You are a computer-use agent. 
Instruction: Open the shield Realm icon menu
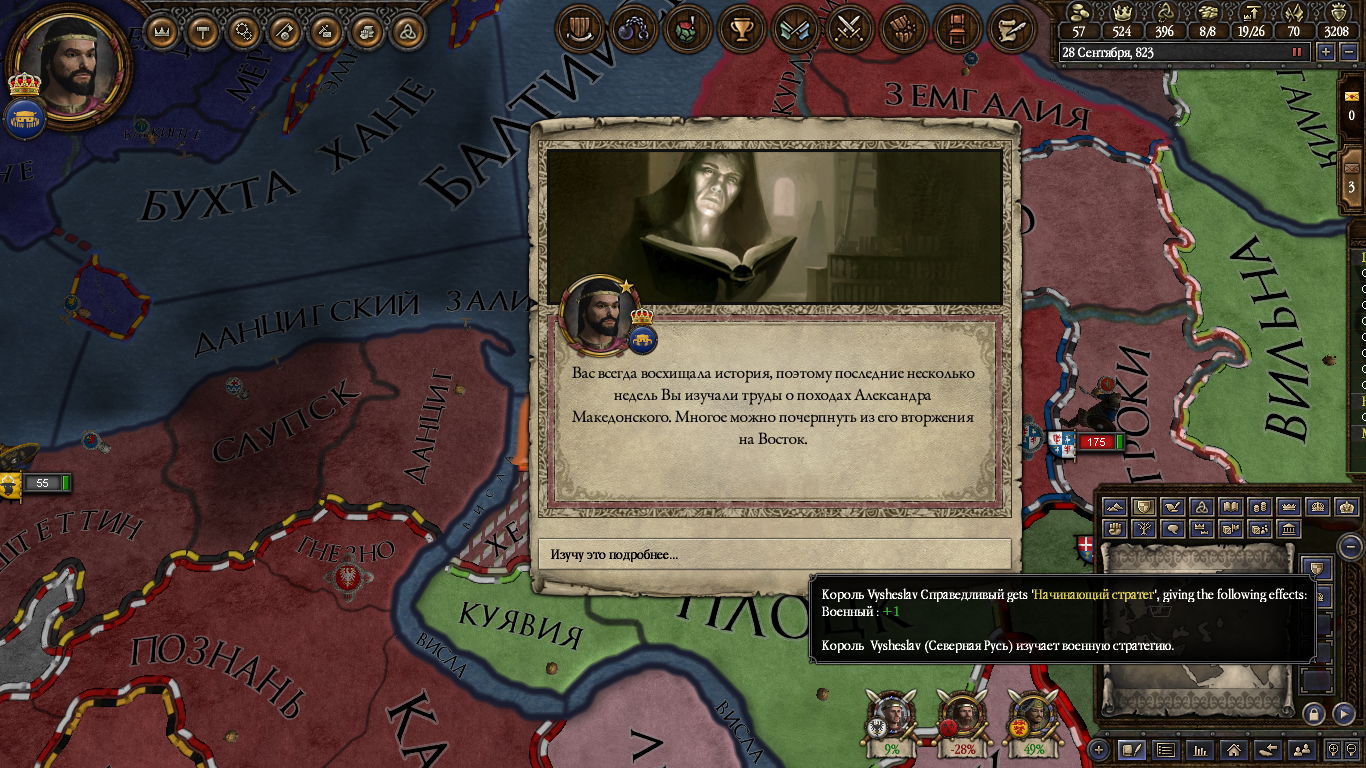[x=579, y=29]
